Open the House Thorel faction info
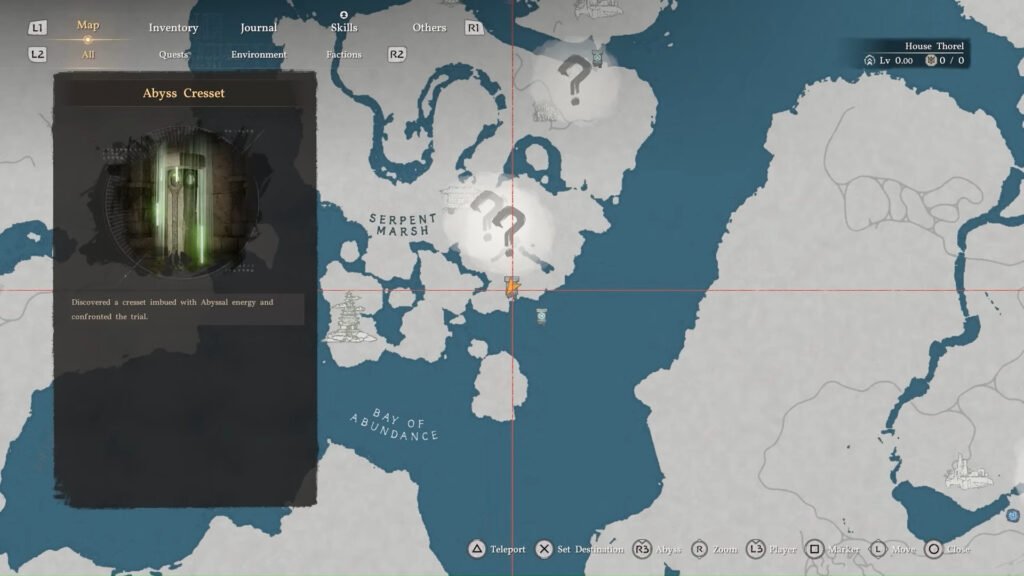This screenshot has width=1024, height=576. 934,46
